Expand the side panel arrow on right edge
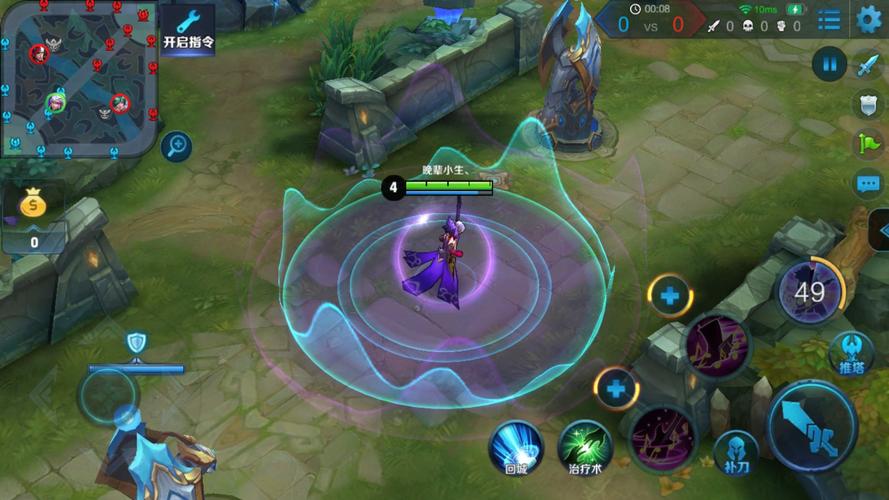Image resolution: width=889 pixels, height=500 pixels. pyautogui.click(x=880, y=231)
